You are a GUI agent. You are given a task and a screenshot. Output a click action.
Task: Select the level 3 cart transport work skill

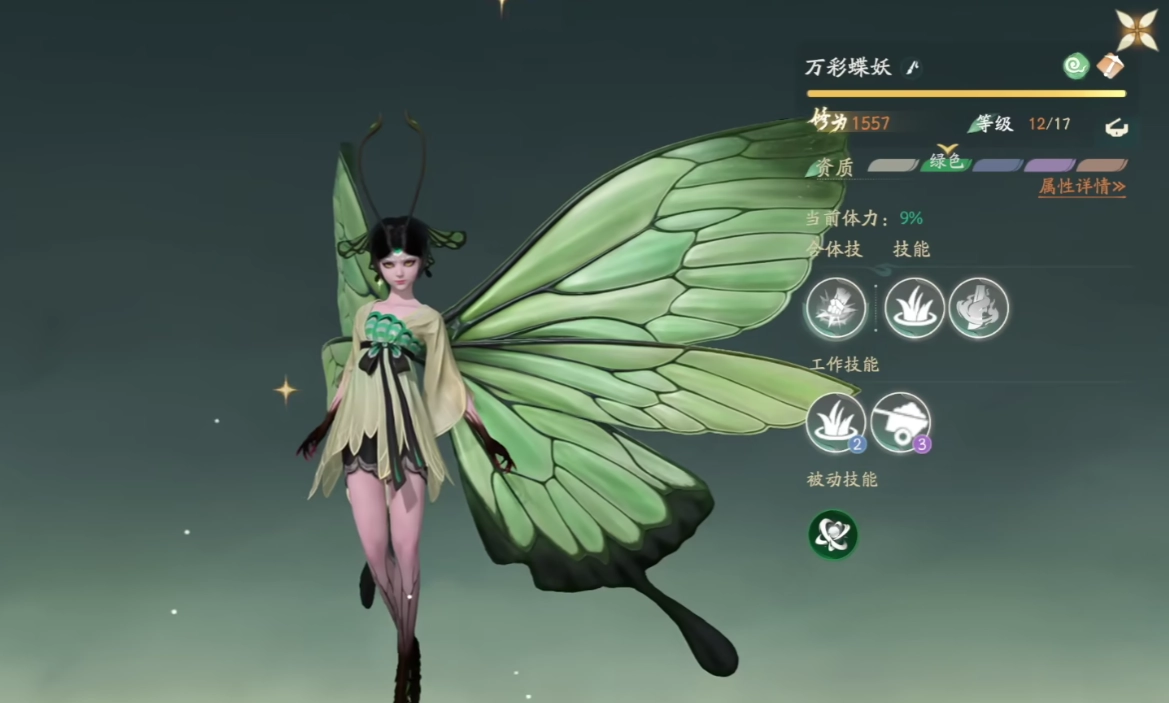tap(900, 422)
